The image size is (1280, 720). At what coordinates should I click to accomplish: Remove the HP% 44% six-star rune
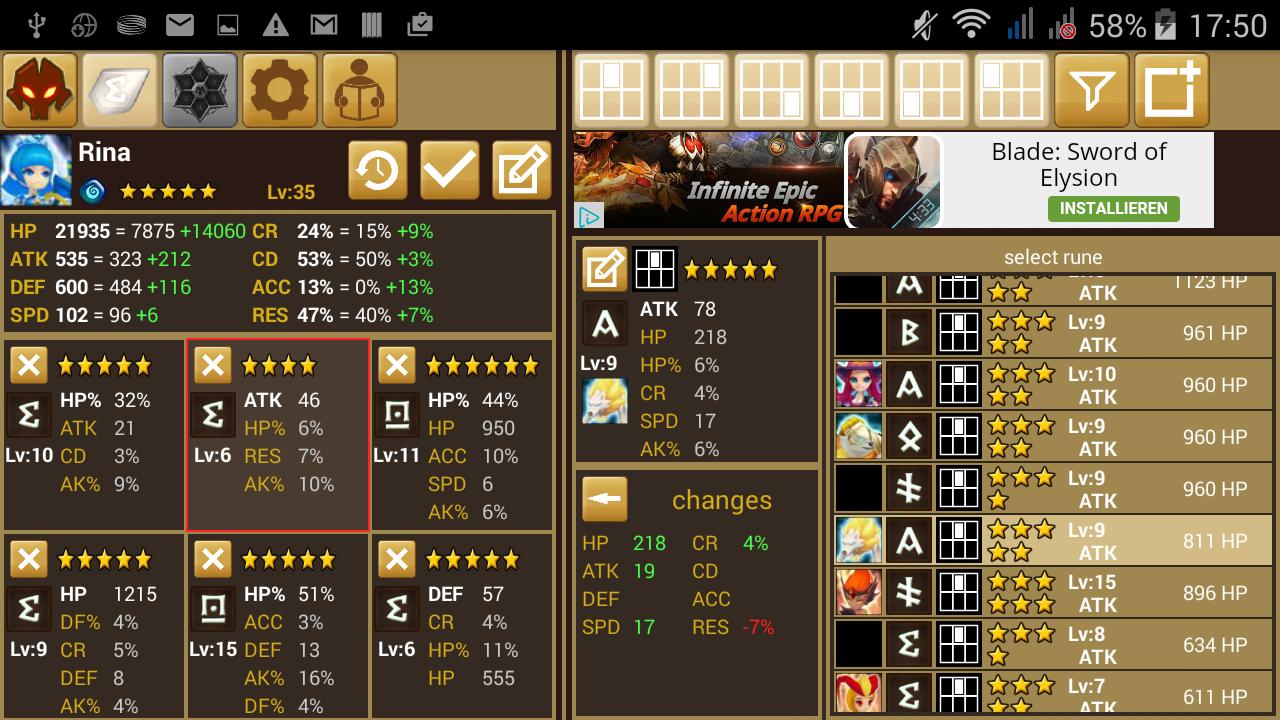[396, 366]
